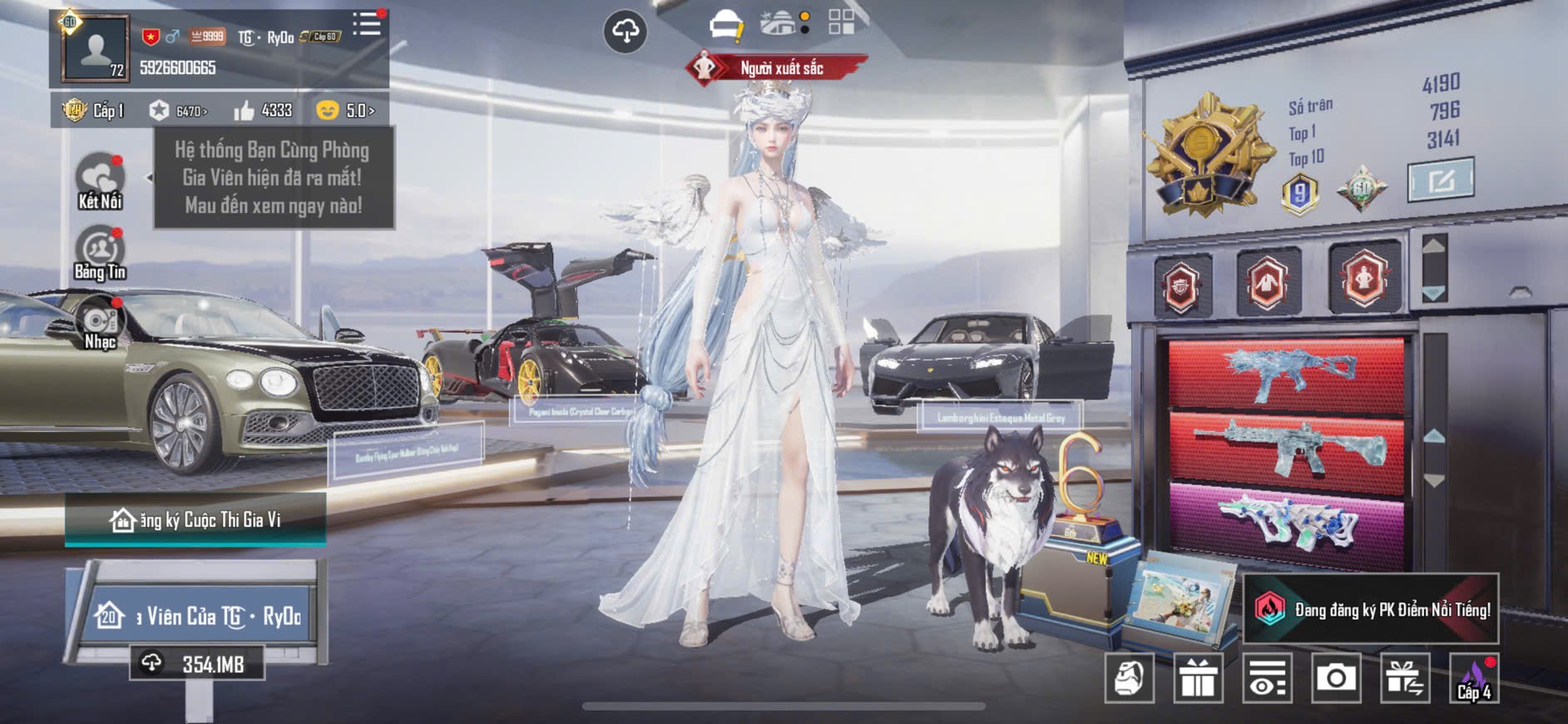
Task: Open the thumbs-up likes counter
Action: point(263,111)
